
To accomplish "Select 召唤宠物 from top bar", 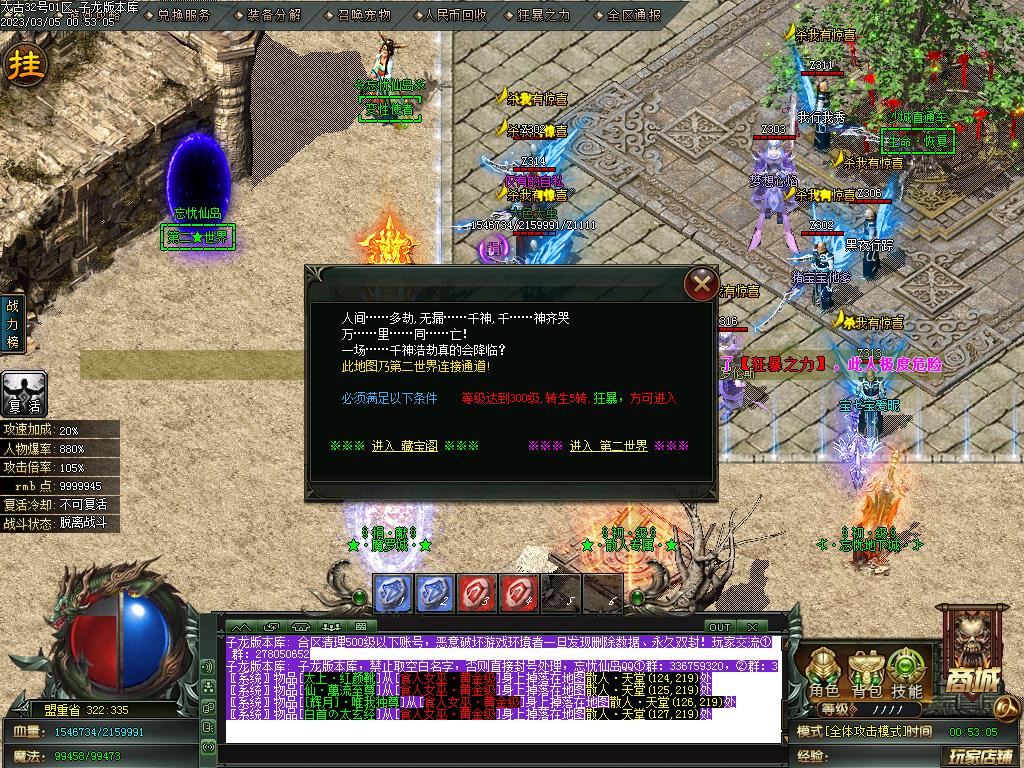I will point(364,15).
